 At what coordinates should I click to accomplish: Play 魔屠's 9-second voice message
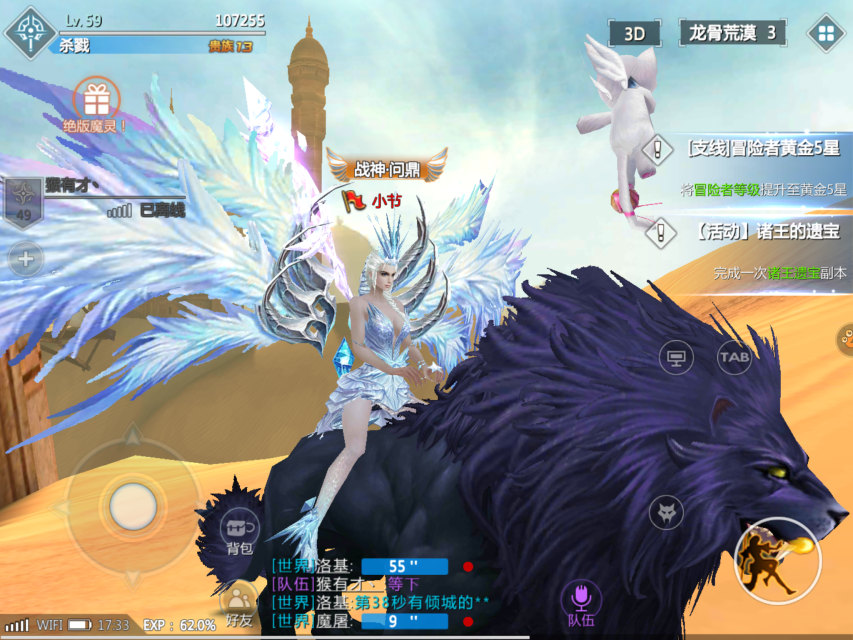pos(404,622)
